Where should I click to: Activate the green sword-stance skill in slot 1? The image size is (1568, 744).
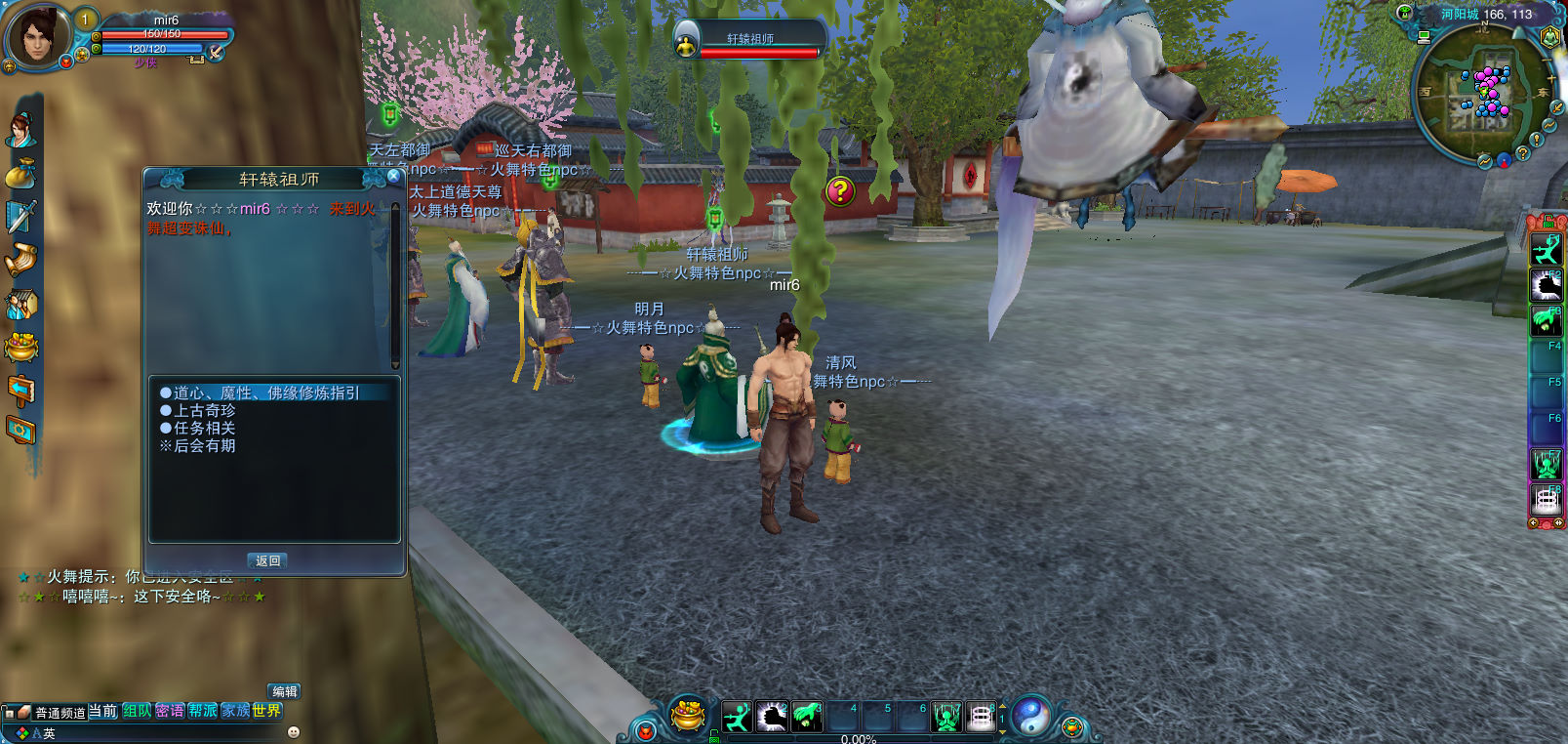pyautogui.click(x=738, y=718)
